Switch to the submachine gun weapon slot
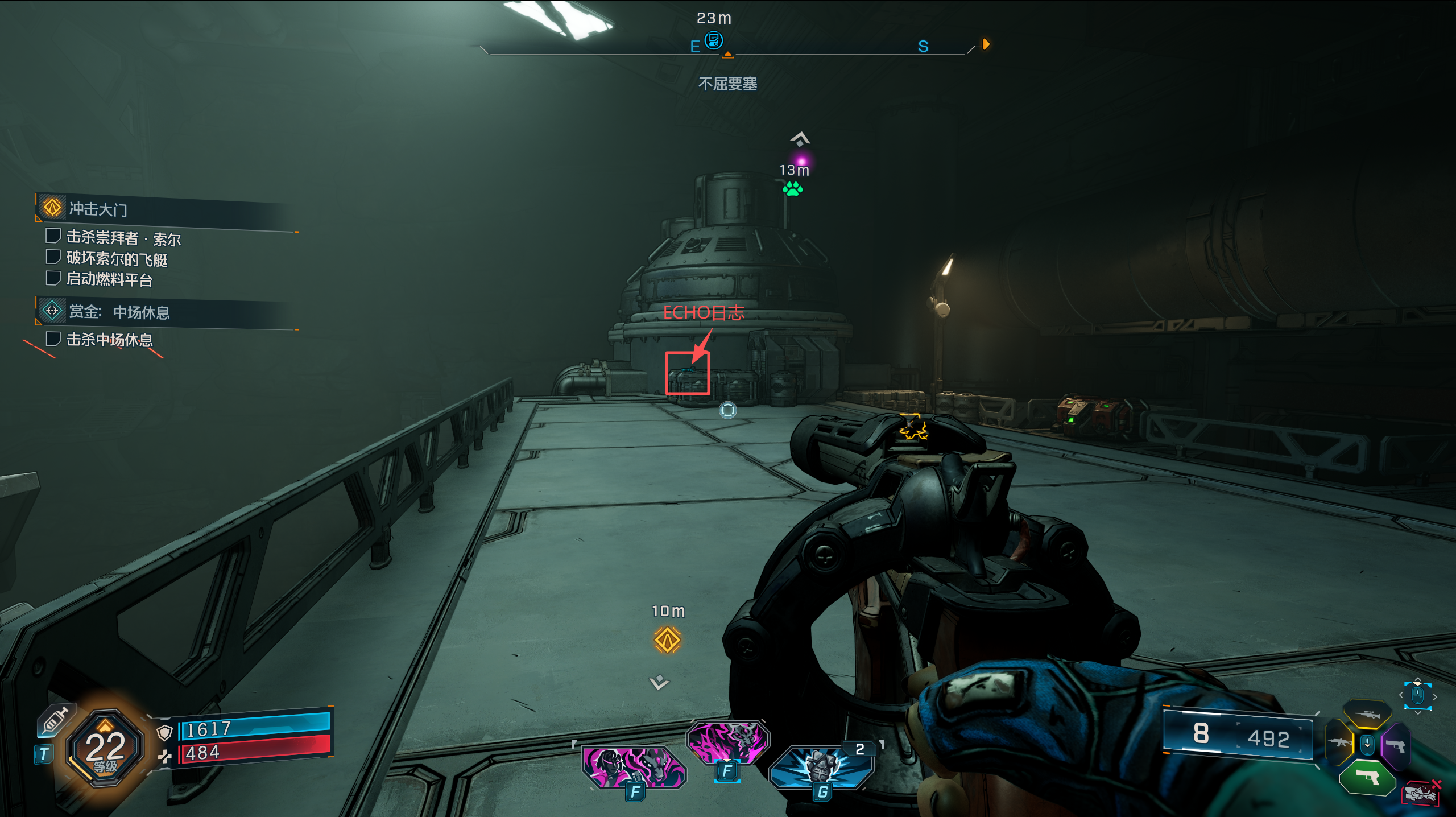 point(1338,742)
